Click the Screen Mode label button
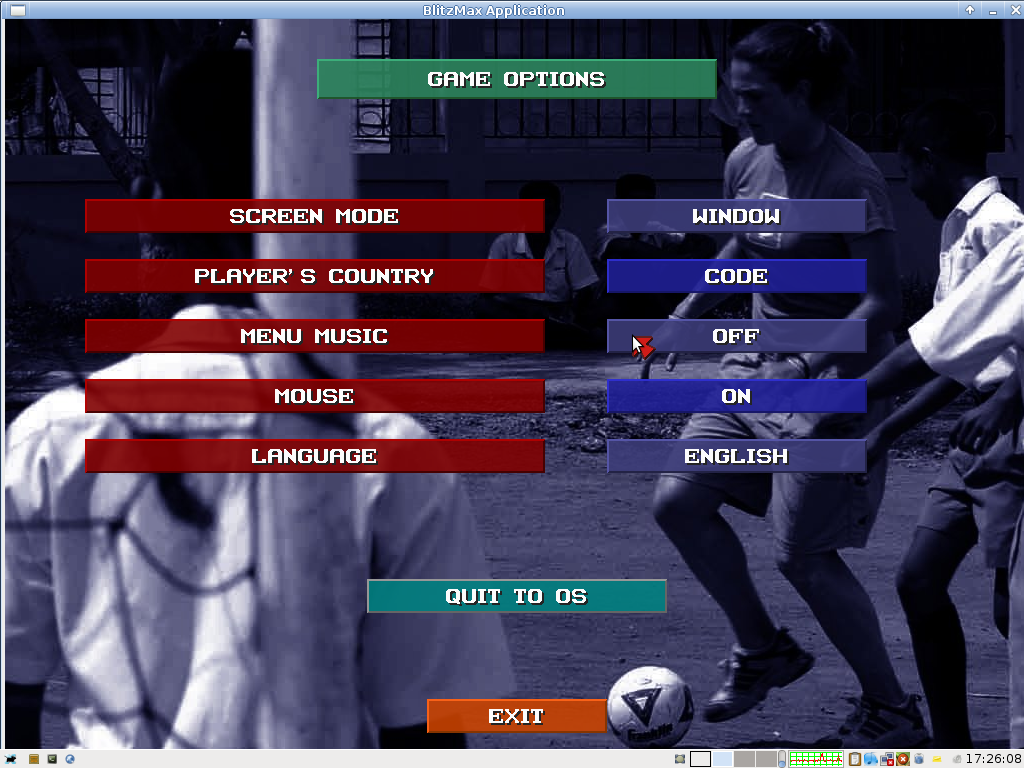1024x768 pixels. (314, 216)
